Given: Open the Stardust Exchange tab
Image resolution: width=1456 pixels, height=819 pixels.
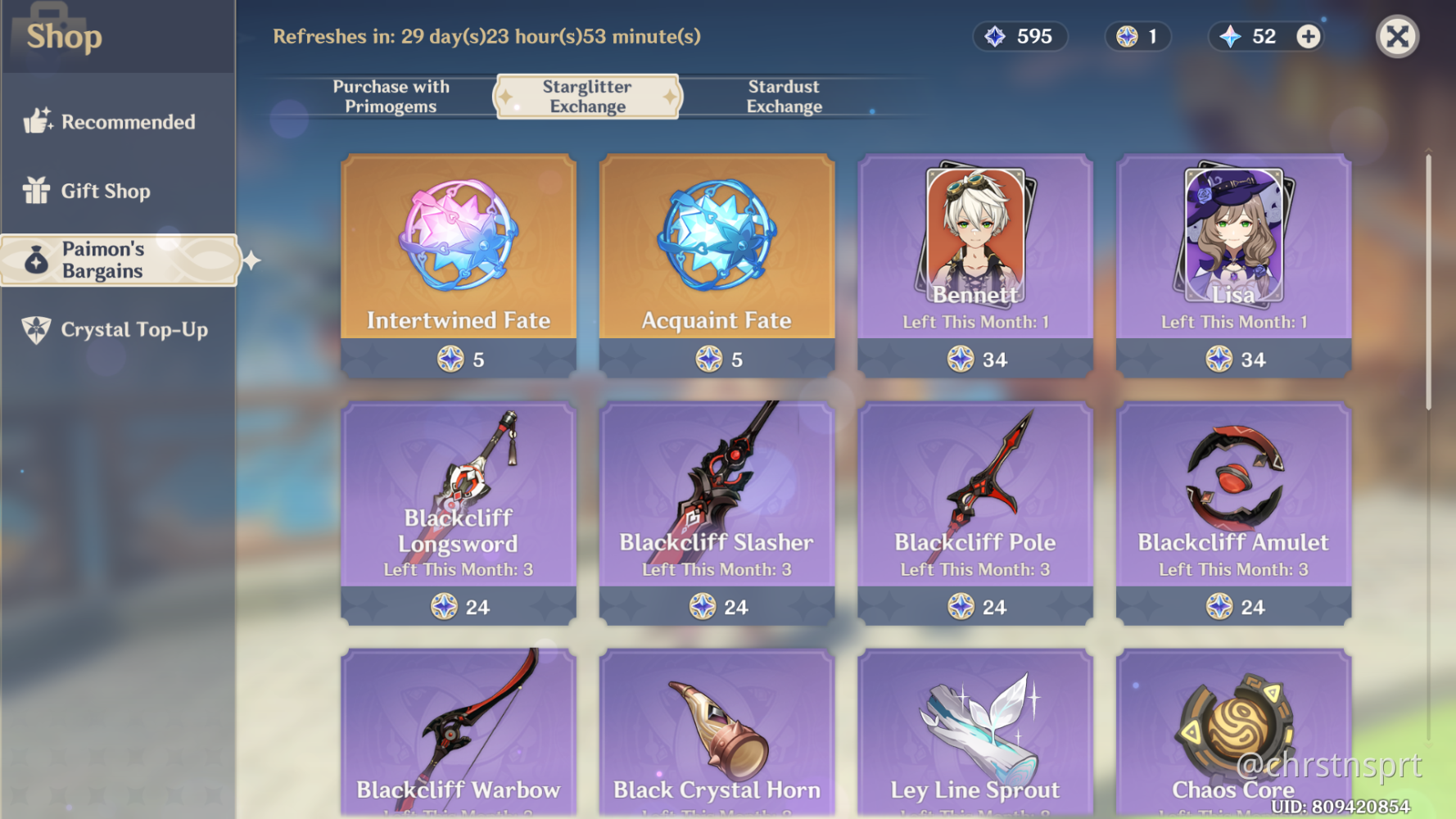Looking at the screenshot, I should (x=784, y=96).
